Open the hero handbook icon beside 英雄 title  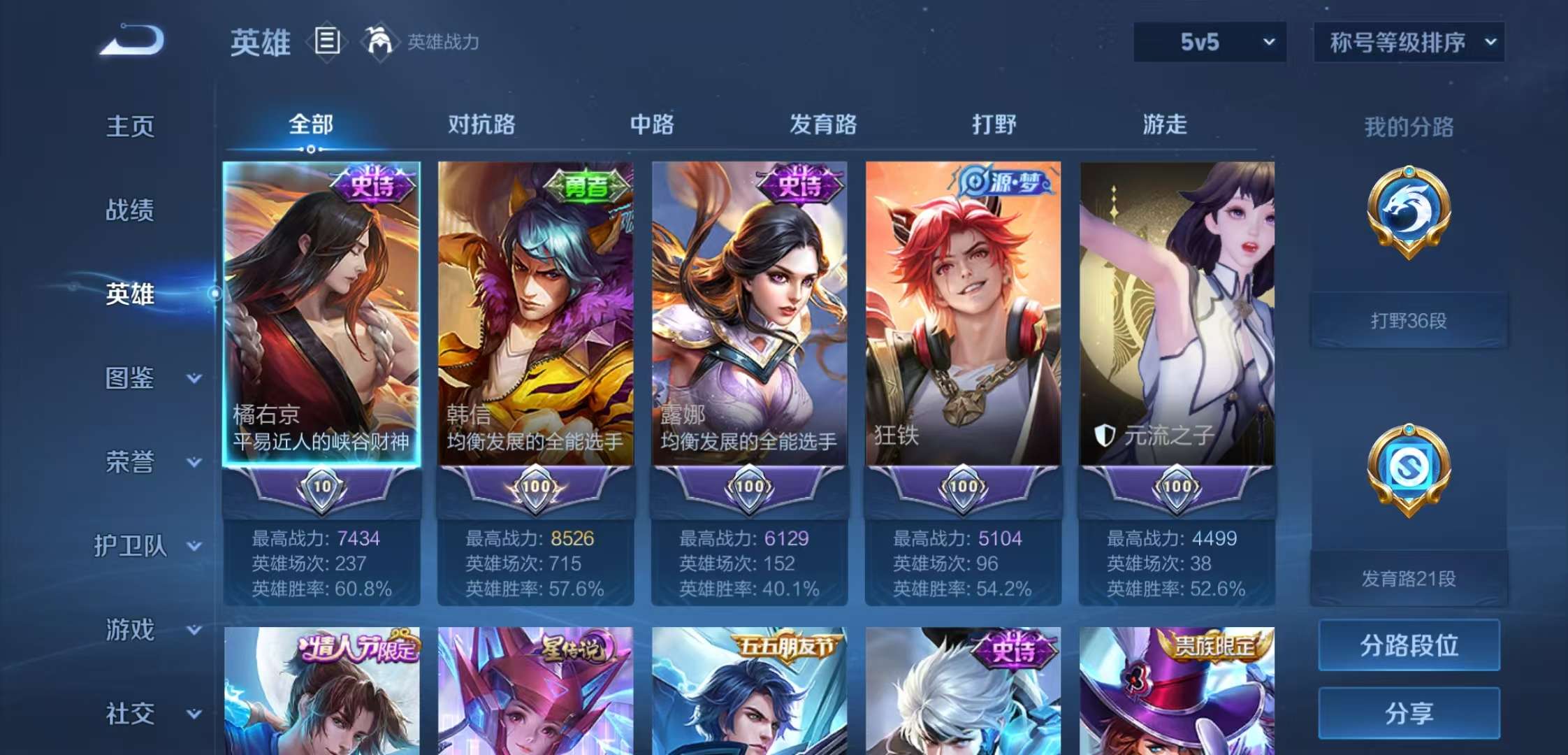(x=326, y=42)
